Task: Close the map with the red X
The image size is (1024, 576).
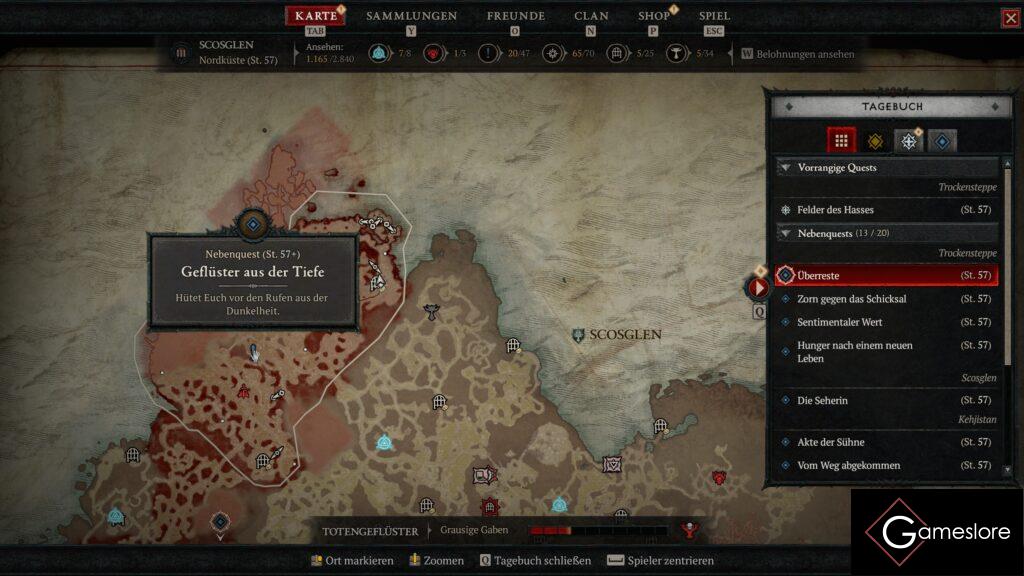Action: [x=1010, y=18]
